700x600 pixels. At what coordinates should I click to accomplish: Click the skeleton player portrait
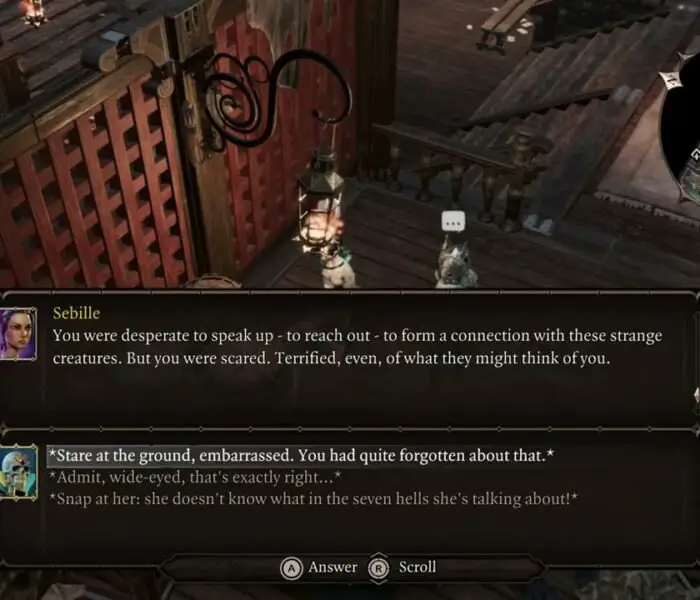point(19,474)
